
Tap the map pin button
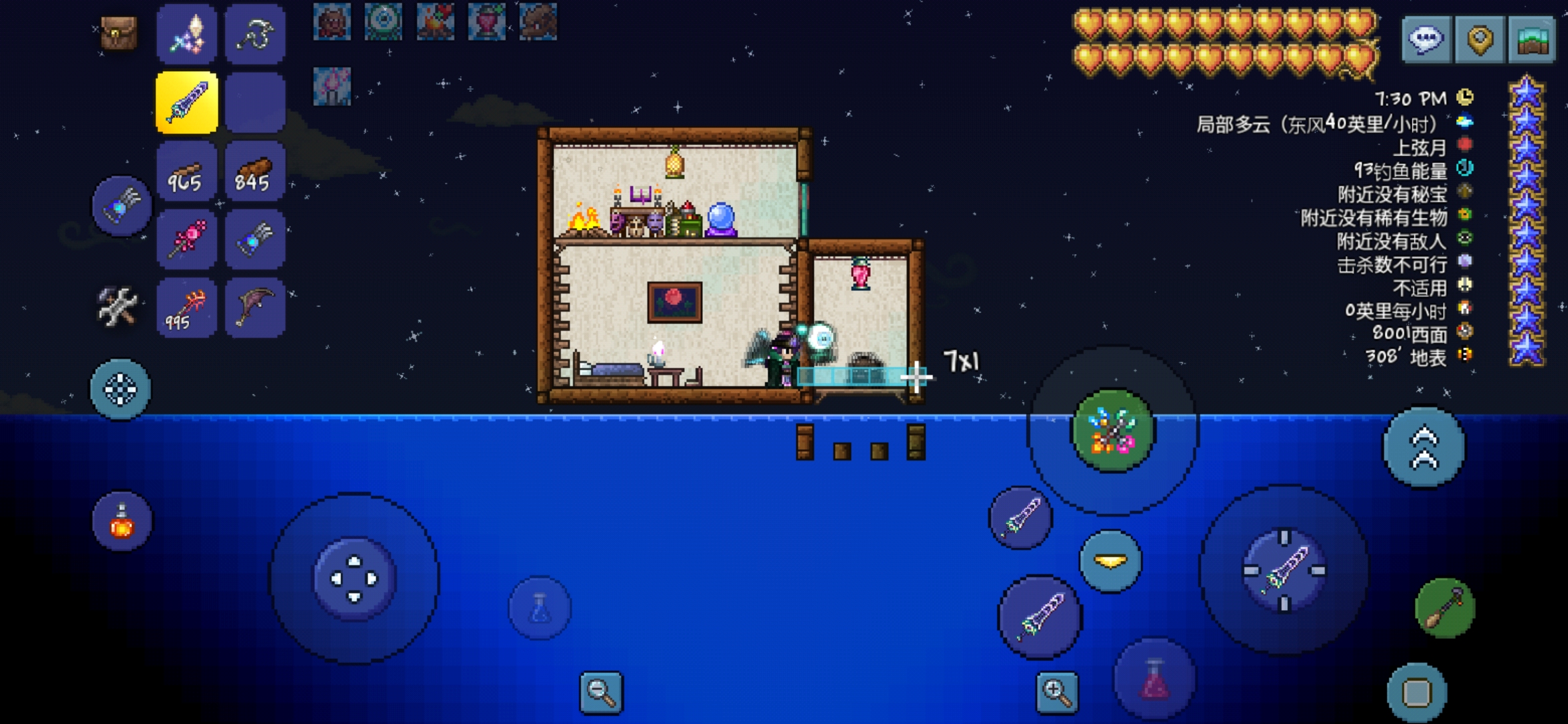pos(1480,40)
